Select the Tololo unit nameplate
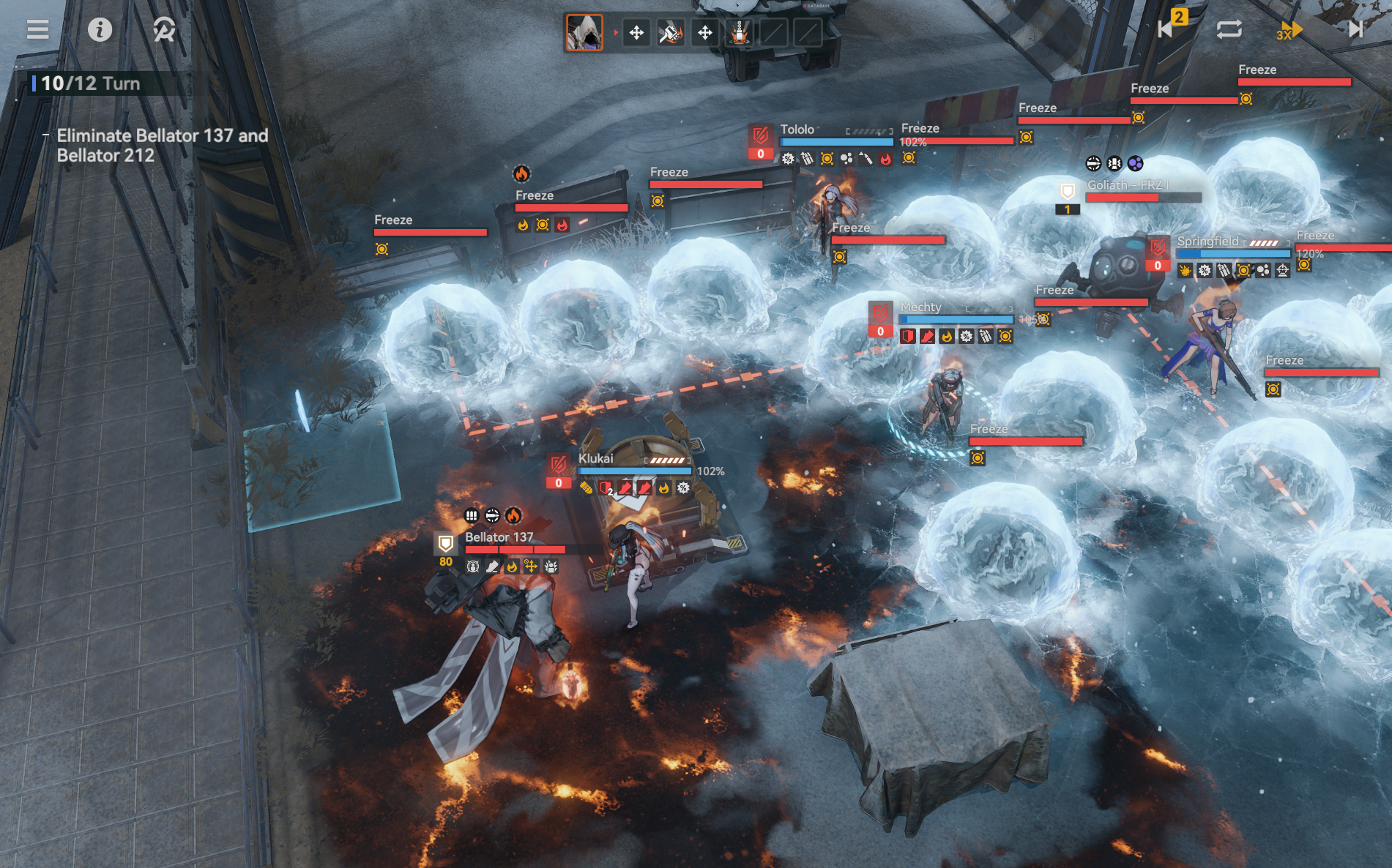The width and height of the screenshot is (1392, 868). point(797,130)
